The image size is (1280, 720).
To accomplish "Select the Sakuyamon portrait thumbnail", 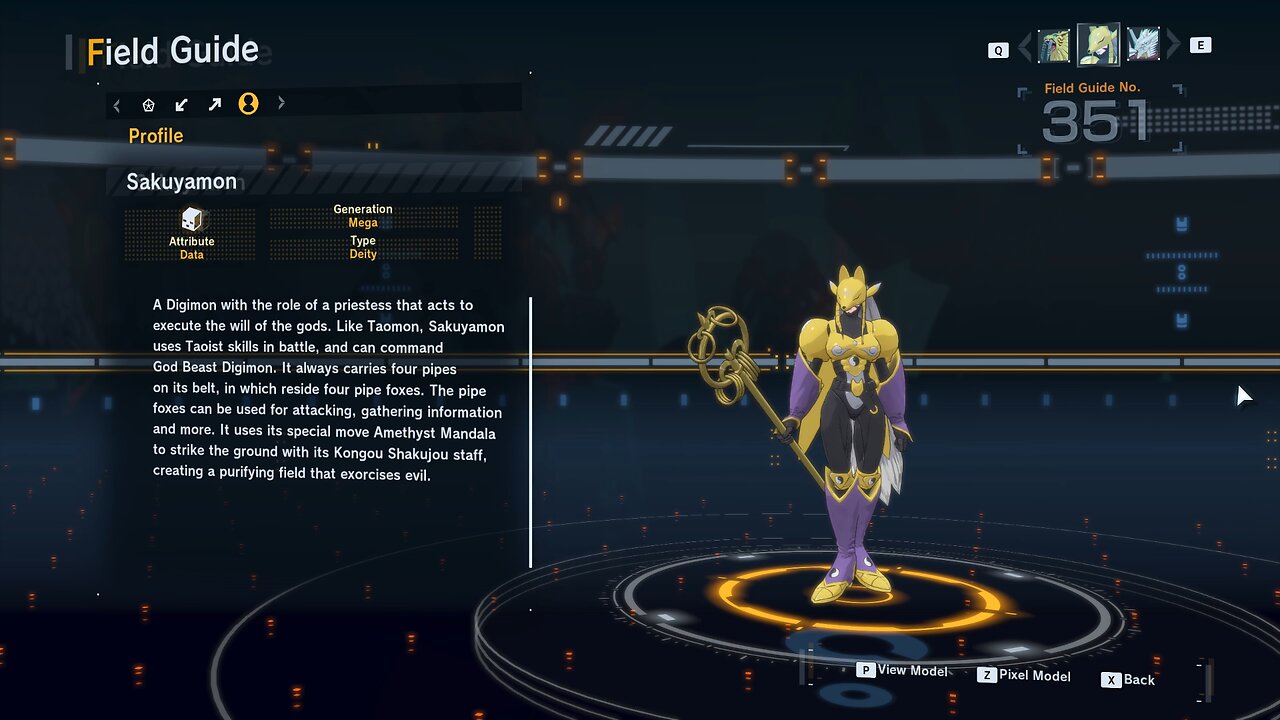I will point(1098,45).
